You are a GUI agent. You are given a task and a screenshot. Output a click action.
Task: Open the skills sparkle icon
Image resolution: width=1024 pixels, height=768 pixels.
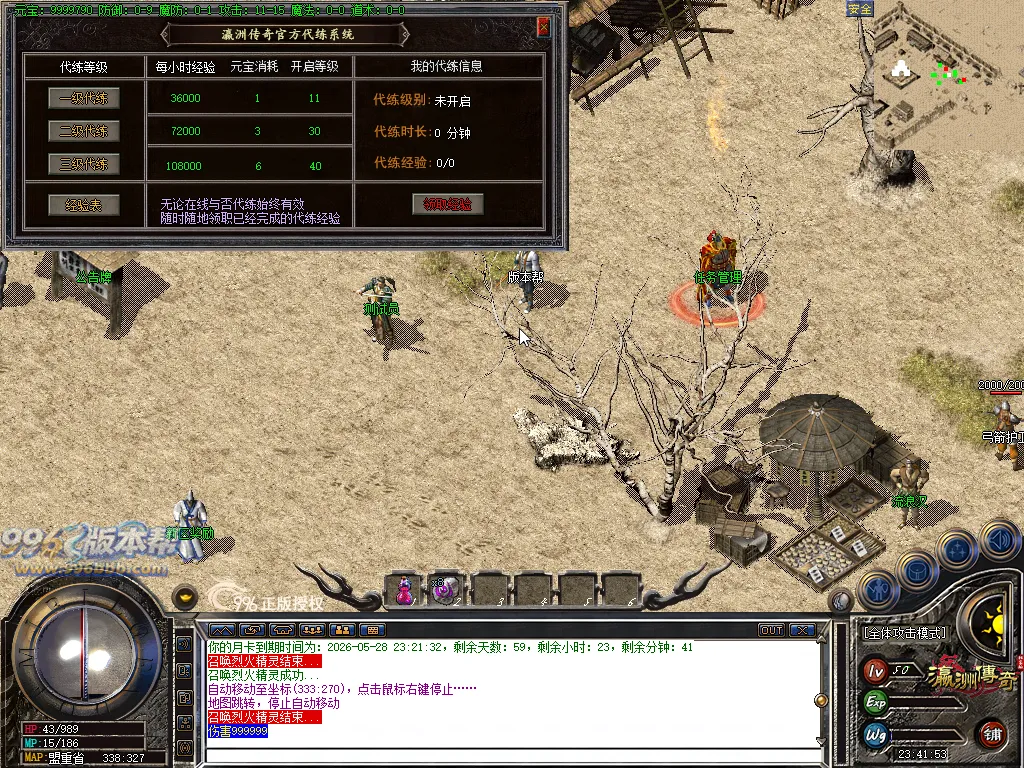pos(958,550)
